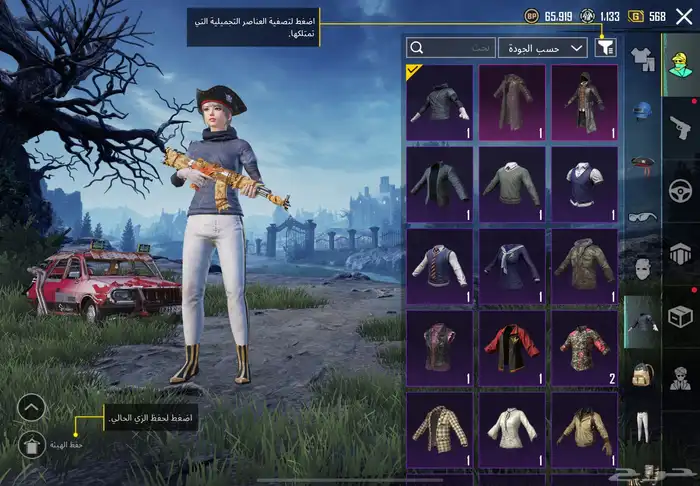Viewport: 700px width, 486px height.
Task: Choose the yellow plaid blazer
Action: (439, 427)
